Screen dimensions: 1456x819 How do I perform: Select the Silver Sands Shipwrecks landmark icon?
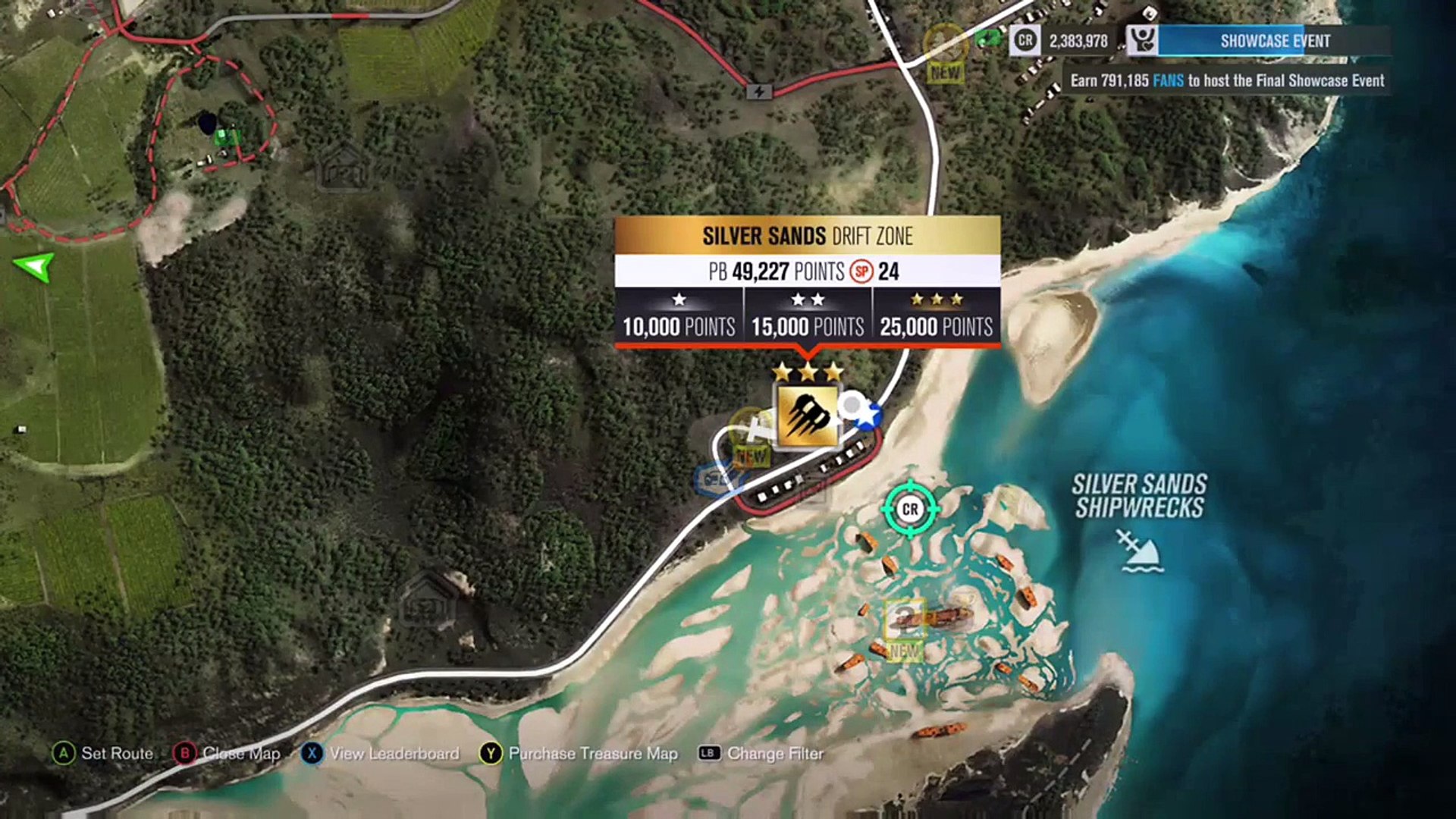coord(1137,550)
